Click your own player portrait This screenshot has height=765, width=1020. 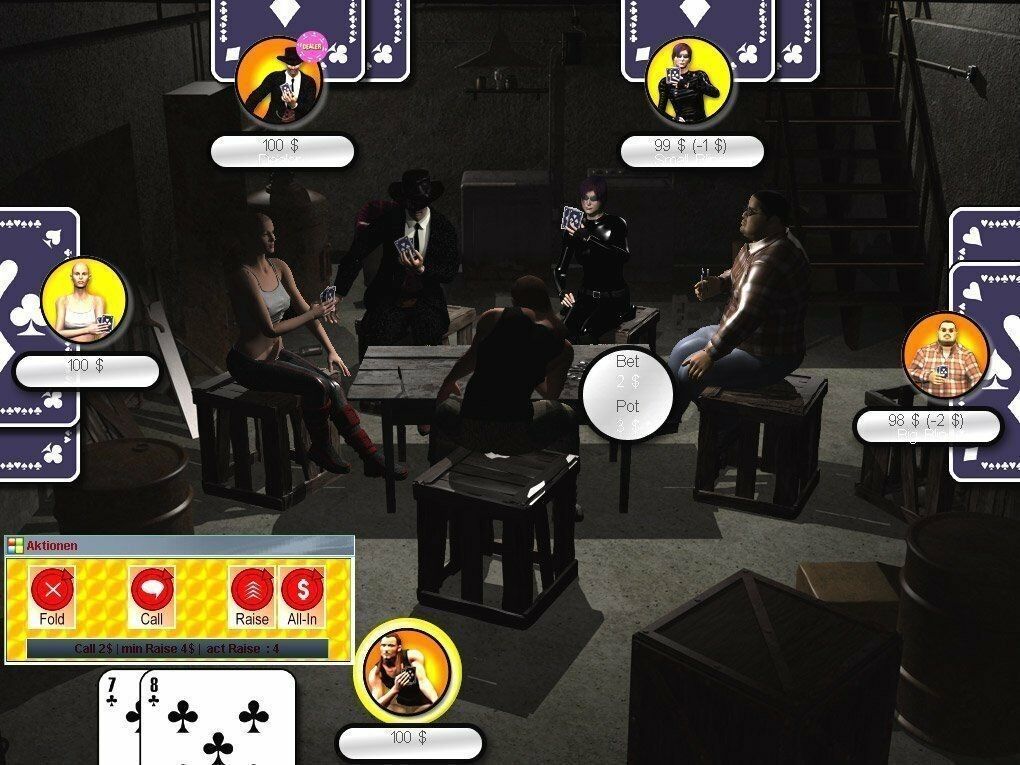click(407, 669)
